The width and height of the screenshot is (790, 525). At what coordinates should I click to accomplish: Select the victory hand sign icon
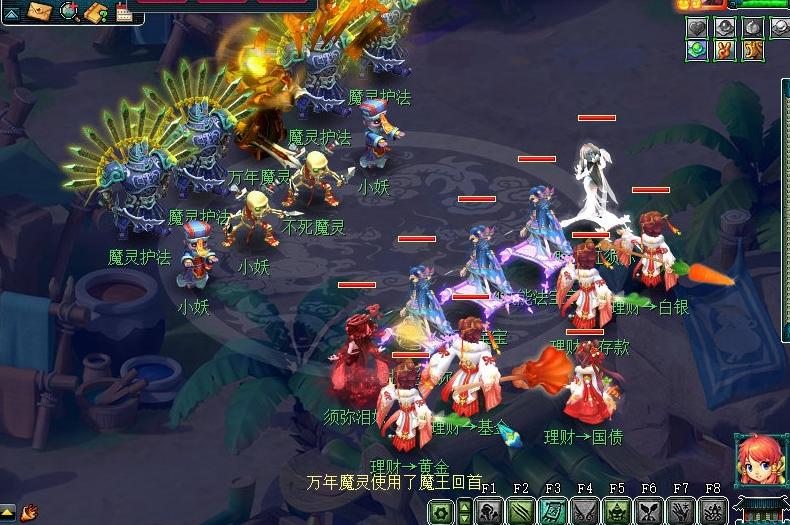point(725,50)
